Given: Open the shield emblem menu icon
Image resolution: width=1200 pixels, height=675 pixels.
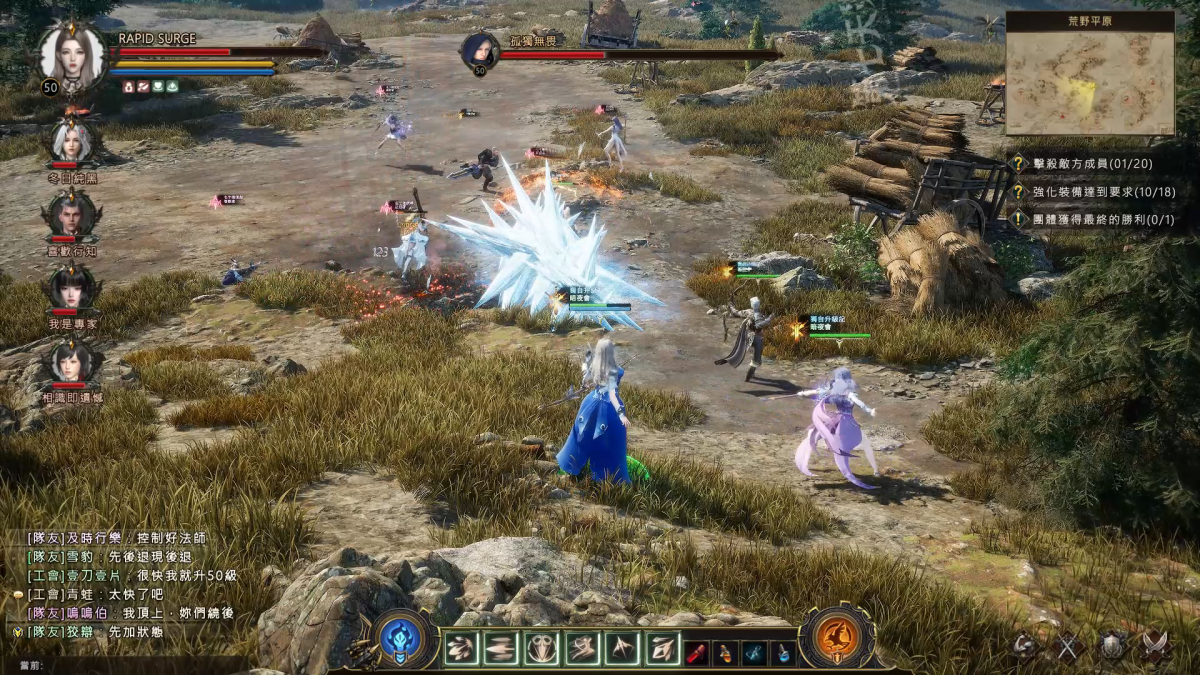Looking at the screenshot, I should tap(1113, 647).
